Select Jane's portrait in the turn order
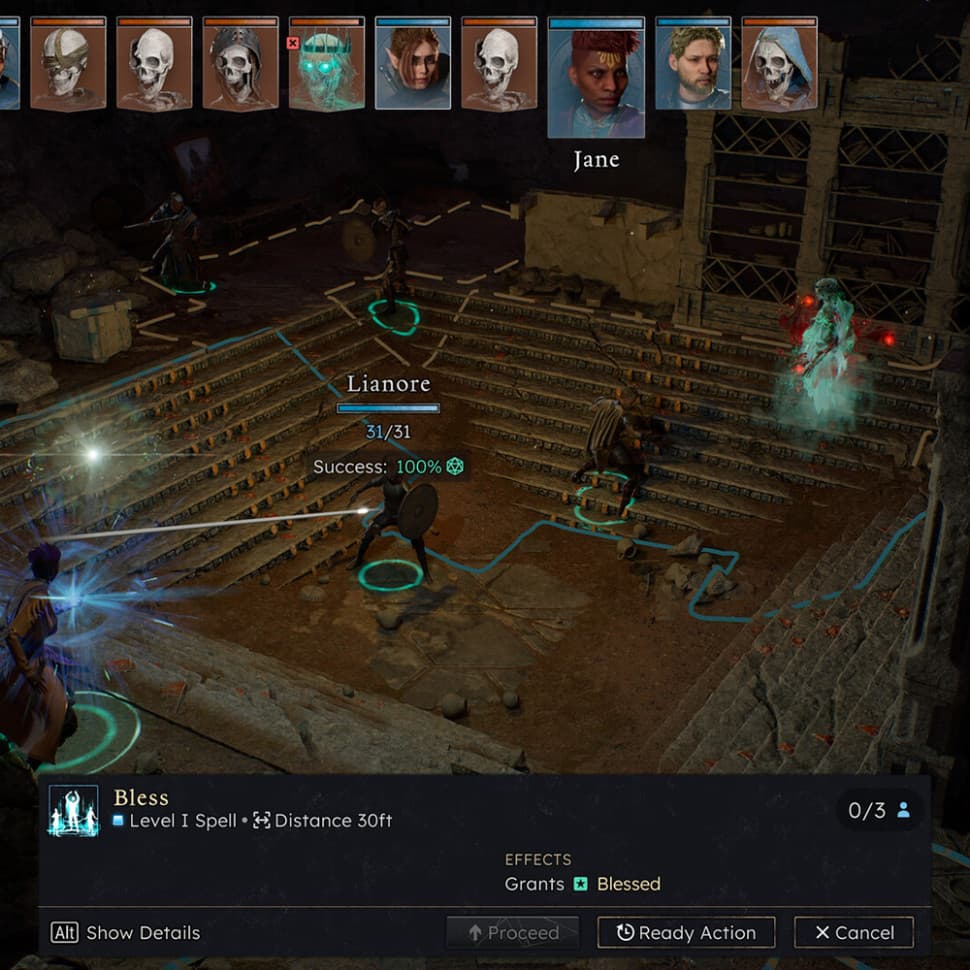The height and width of the screenshot is (970, 970). click(x=596, y=78)
